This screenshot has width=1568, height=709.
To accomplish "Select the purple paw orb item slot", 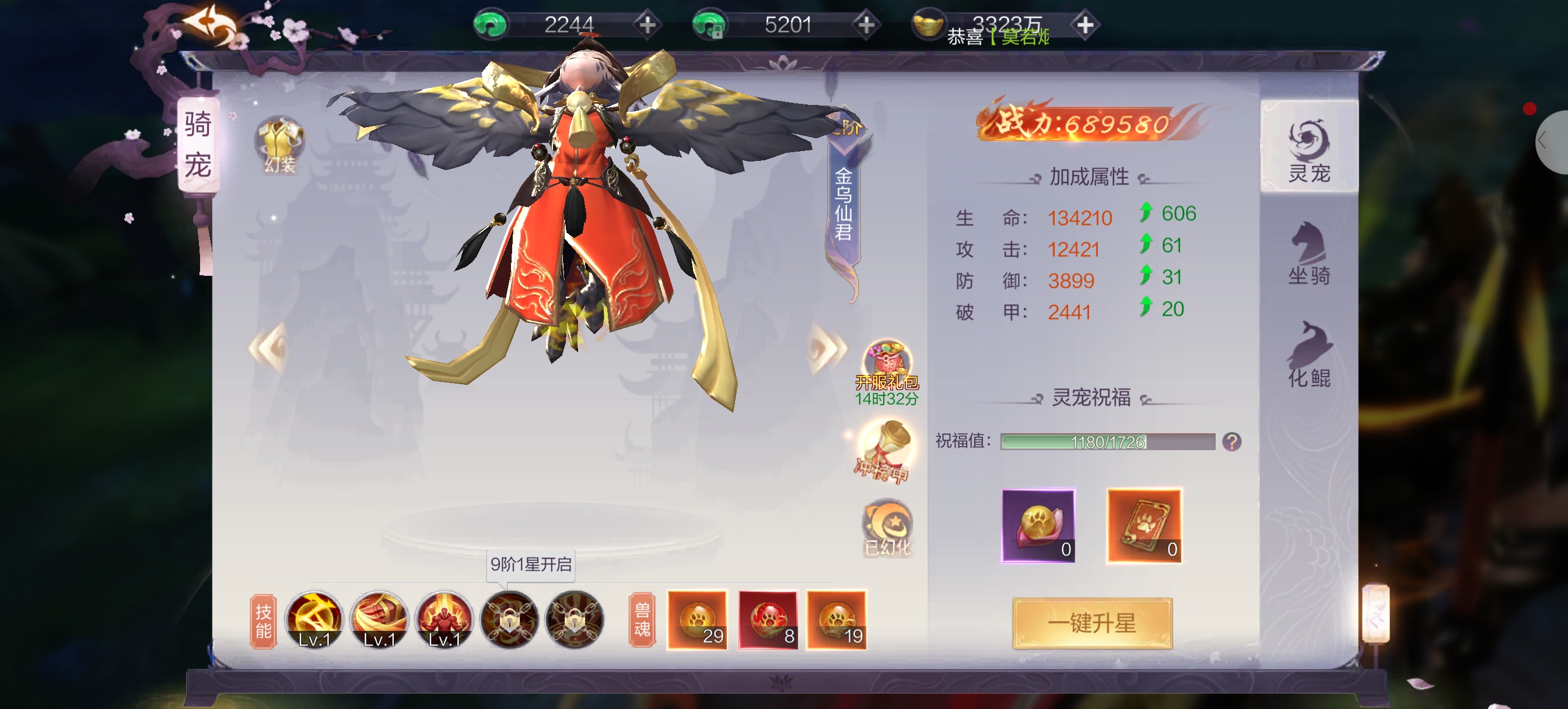I will (1038, 526).
